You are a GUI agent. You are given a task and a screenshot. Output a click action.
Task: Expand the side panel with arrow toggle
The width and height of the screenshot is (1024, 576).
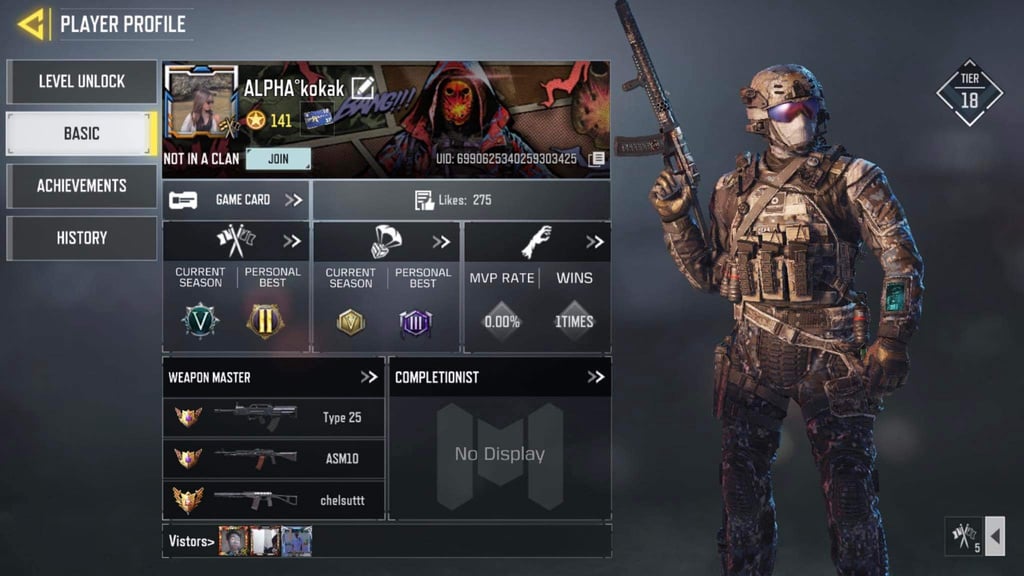click(995, 536)
